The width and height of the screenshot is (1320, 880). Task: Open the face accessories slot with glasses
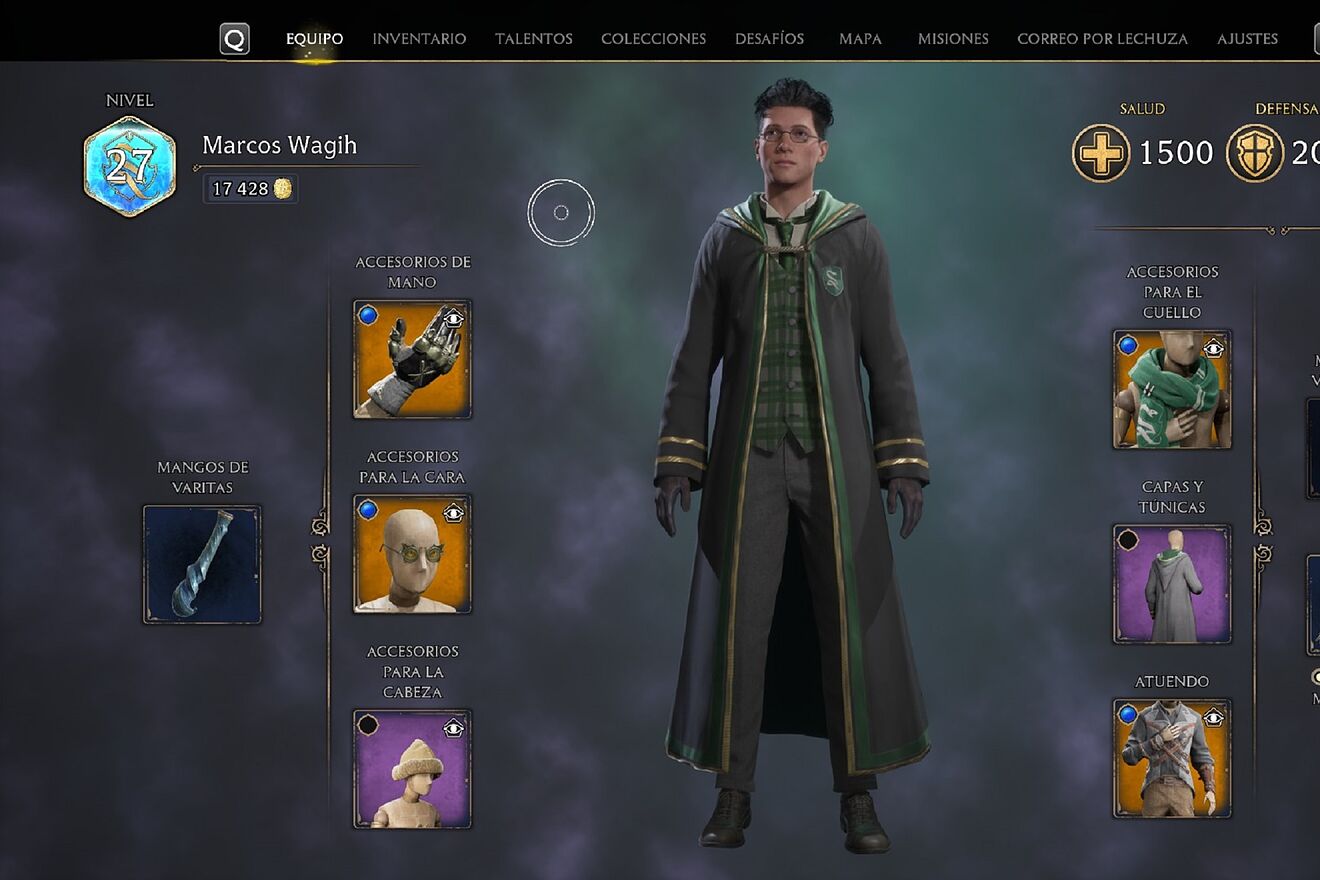pyautogui.click(x=411, y=553)
